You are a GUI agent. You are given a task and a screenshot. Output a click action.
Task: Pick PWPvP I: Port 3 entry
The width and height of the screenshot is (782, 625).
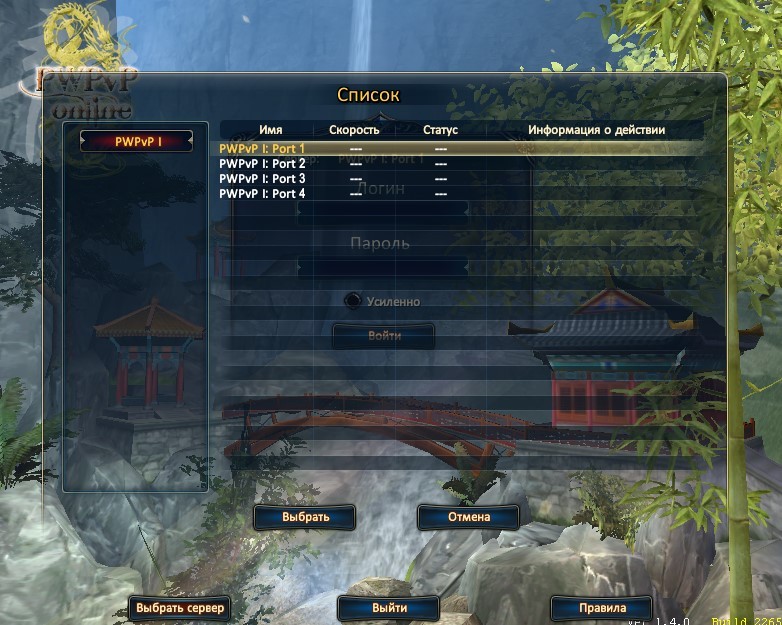pos(262,179)
